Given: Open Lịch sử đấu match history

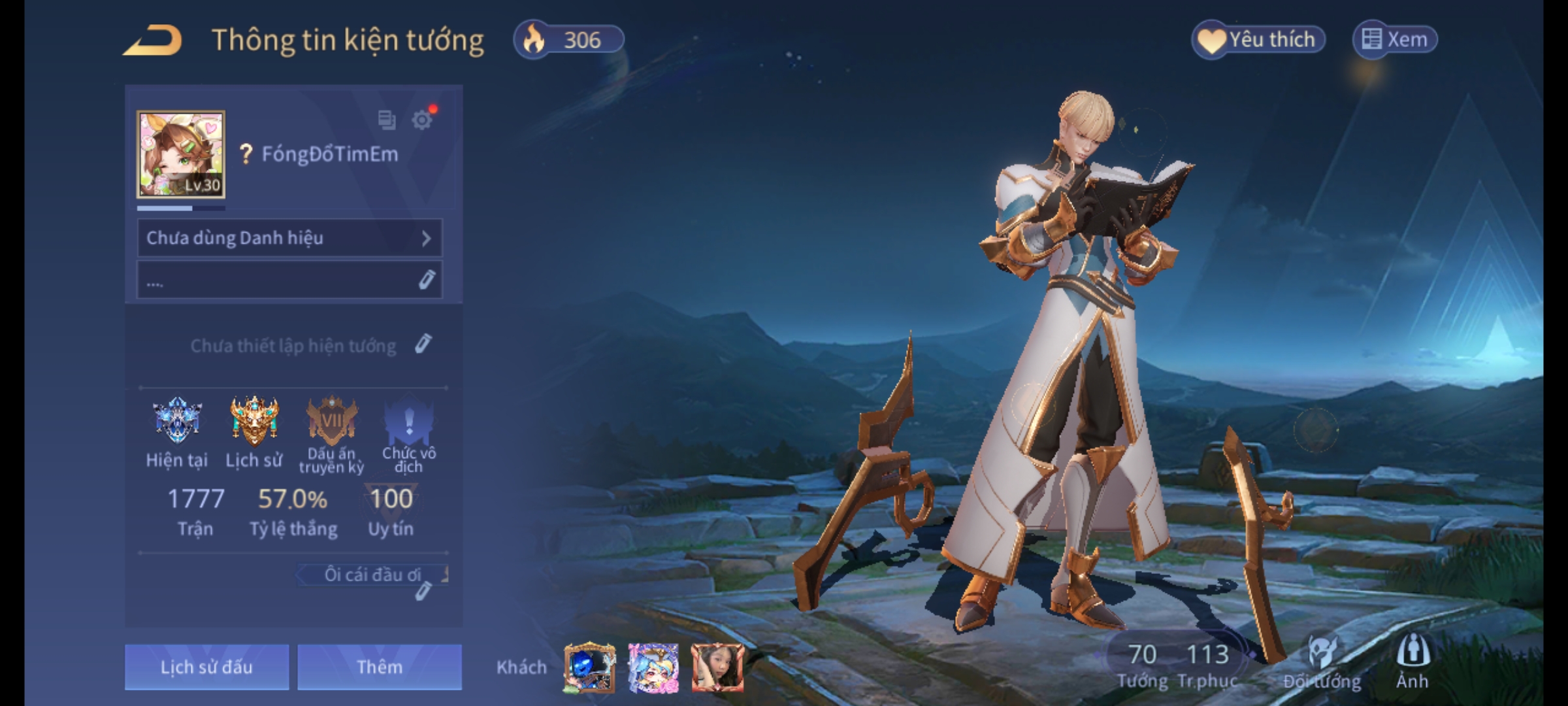Looking at the screenshot, I should coord(206,667).
